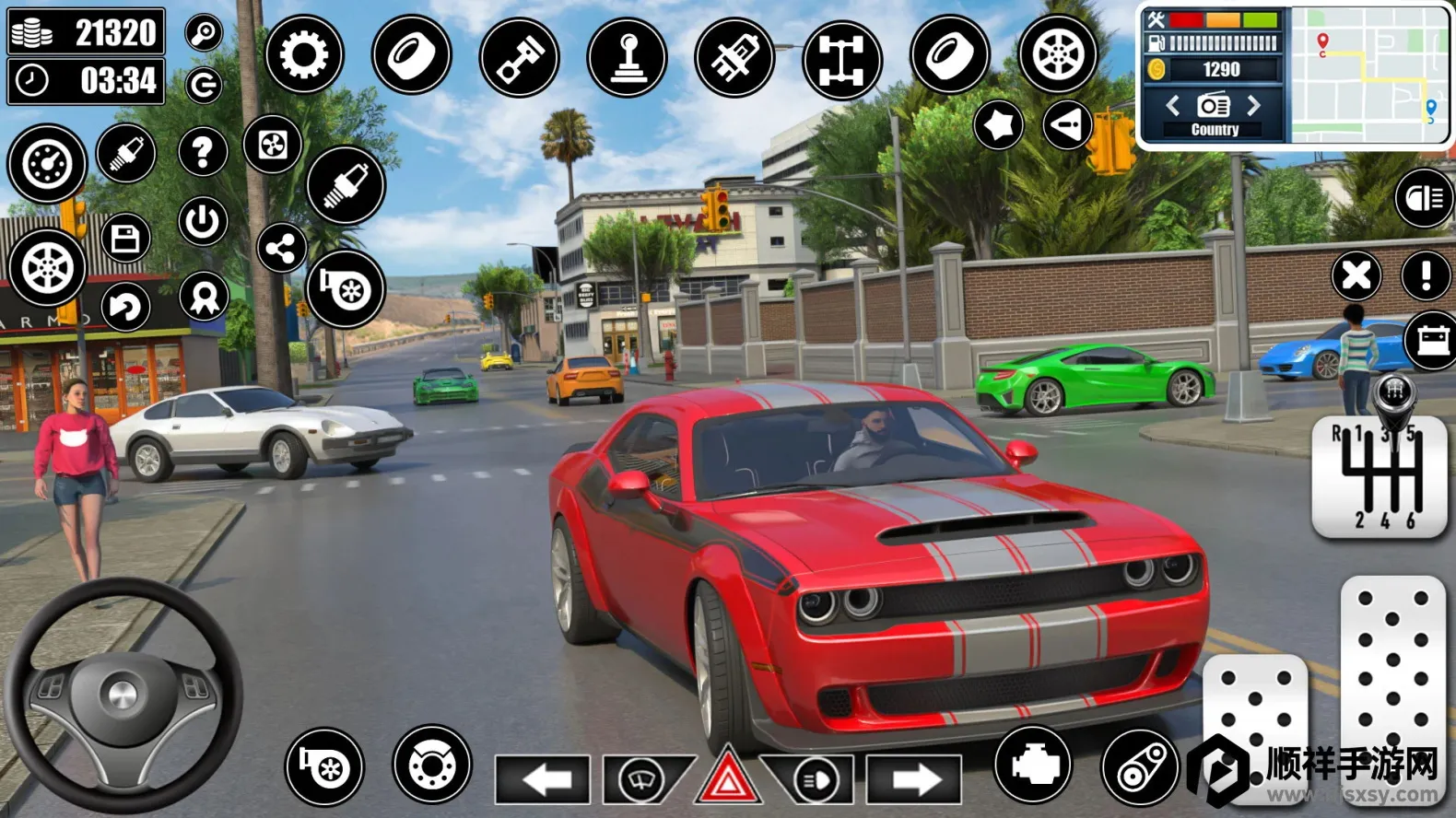Image resolution: width=1456 pixels, height=818 pixels.
Task: Start the engine icon button
Action: 1033,765
